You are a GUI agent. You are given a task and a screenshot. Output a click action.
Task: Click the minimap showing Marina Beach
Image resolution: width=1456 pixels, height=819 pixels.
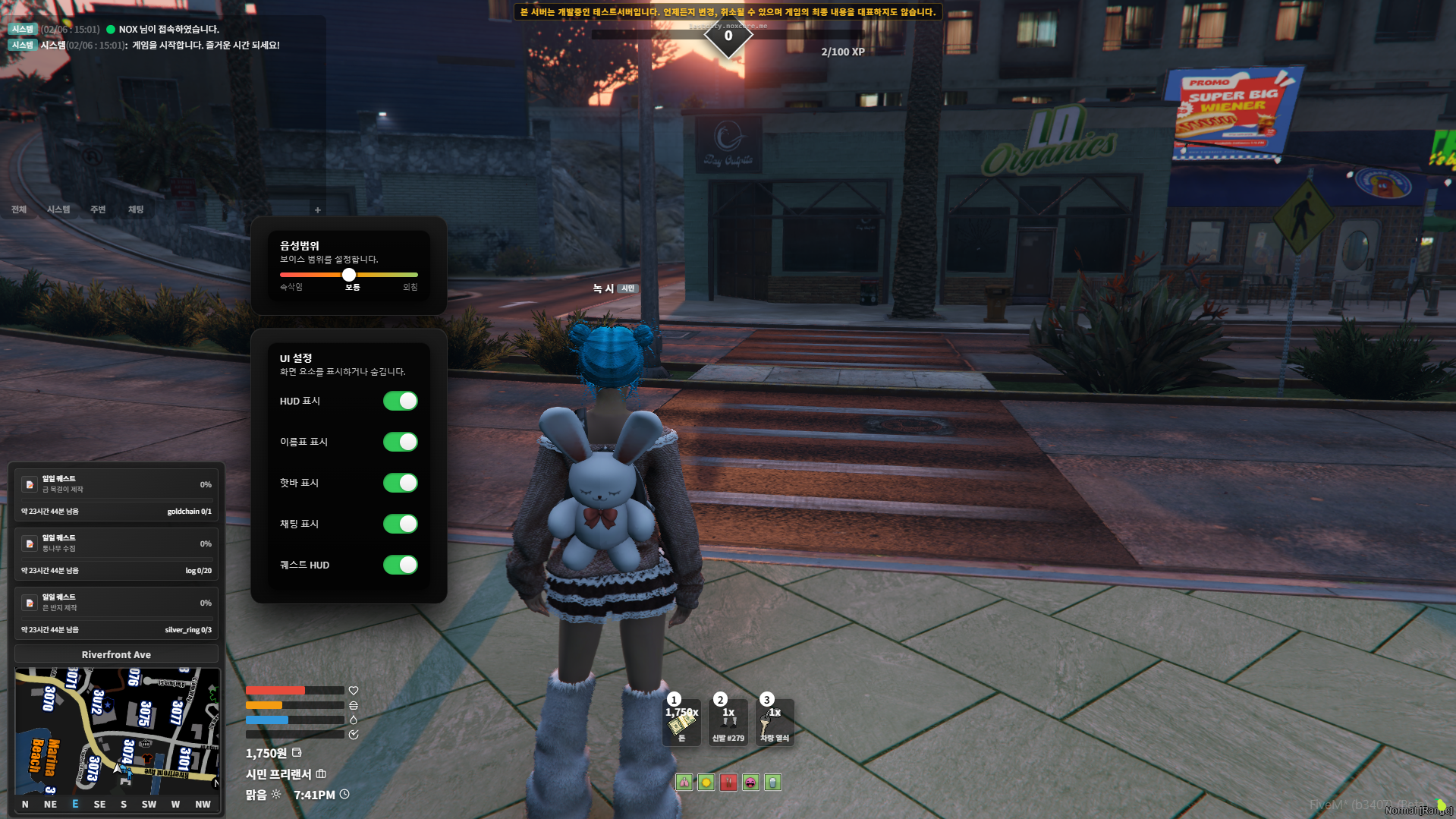coord(117,730)
